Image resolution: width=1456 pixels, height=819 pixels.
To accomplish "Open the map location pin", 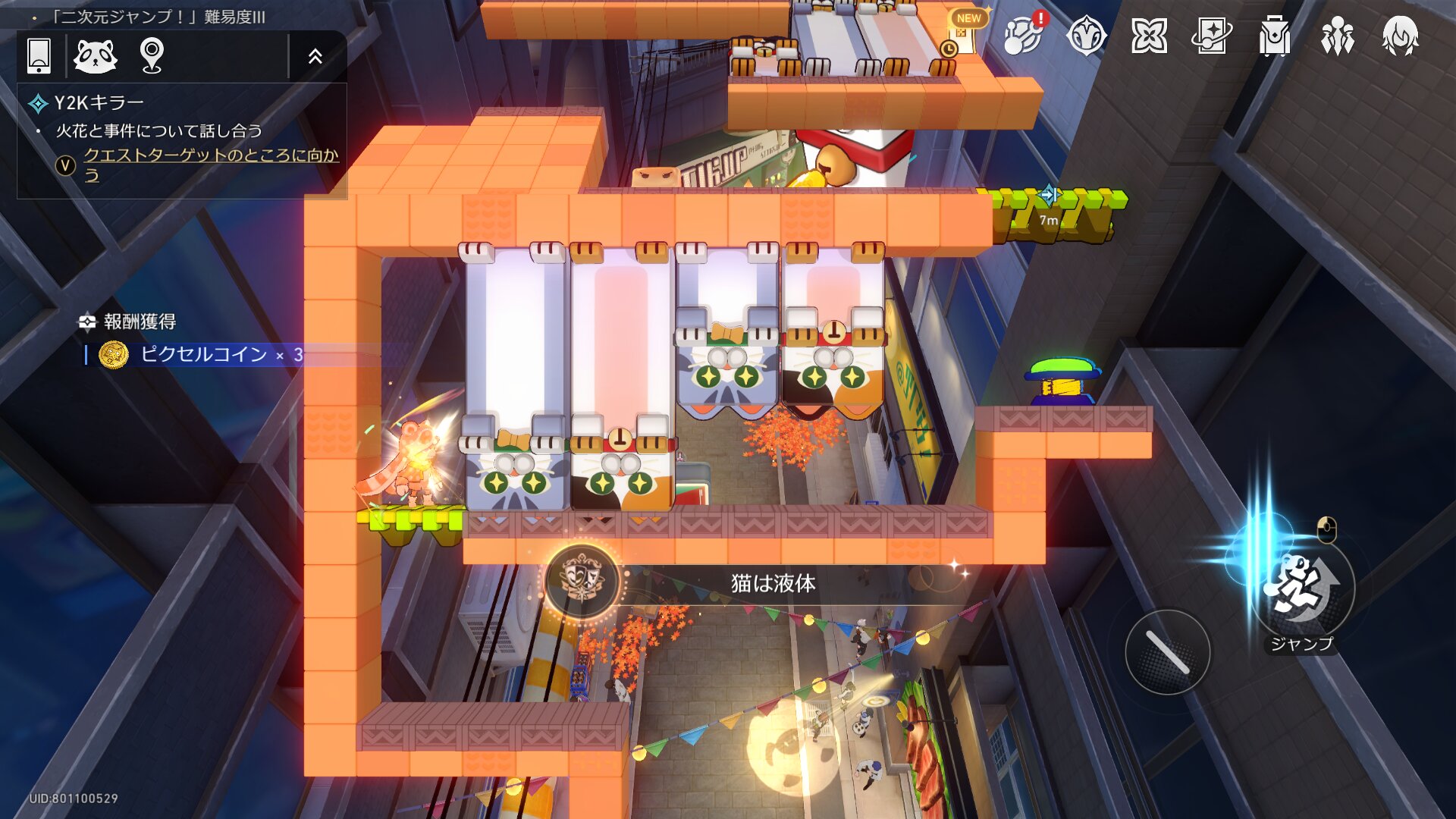I will (152, 55).
